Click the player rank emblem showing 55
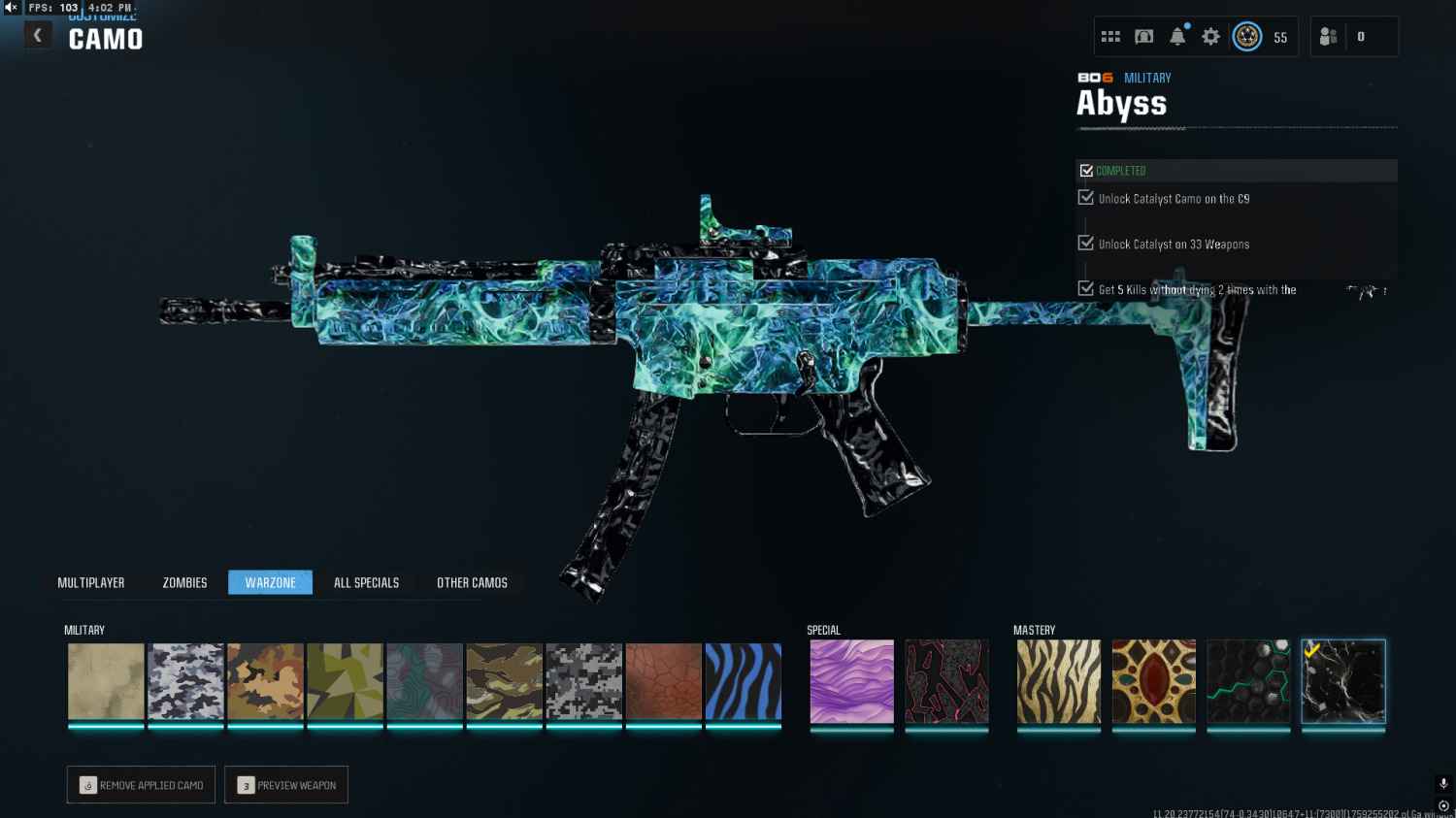The height and width of the screenshot is (818, 1456). point(1249,36)
